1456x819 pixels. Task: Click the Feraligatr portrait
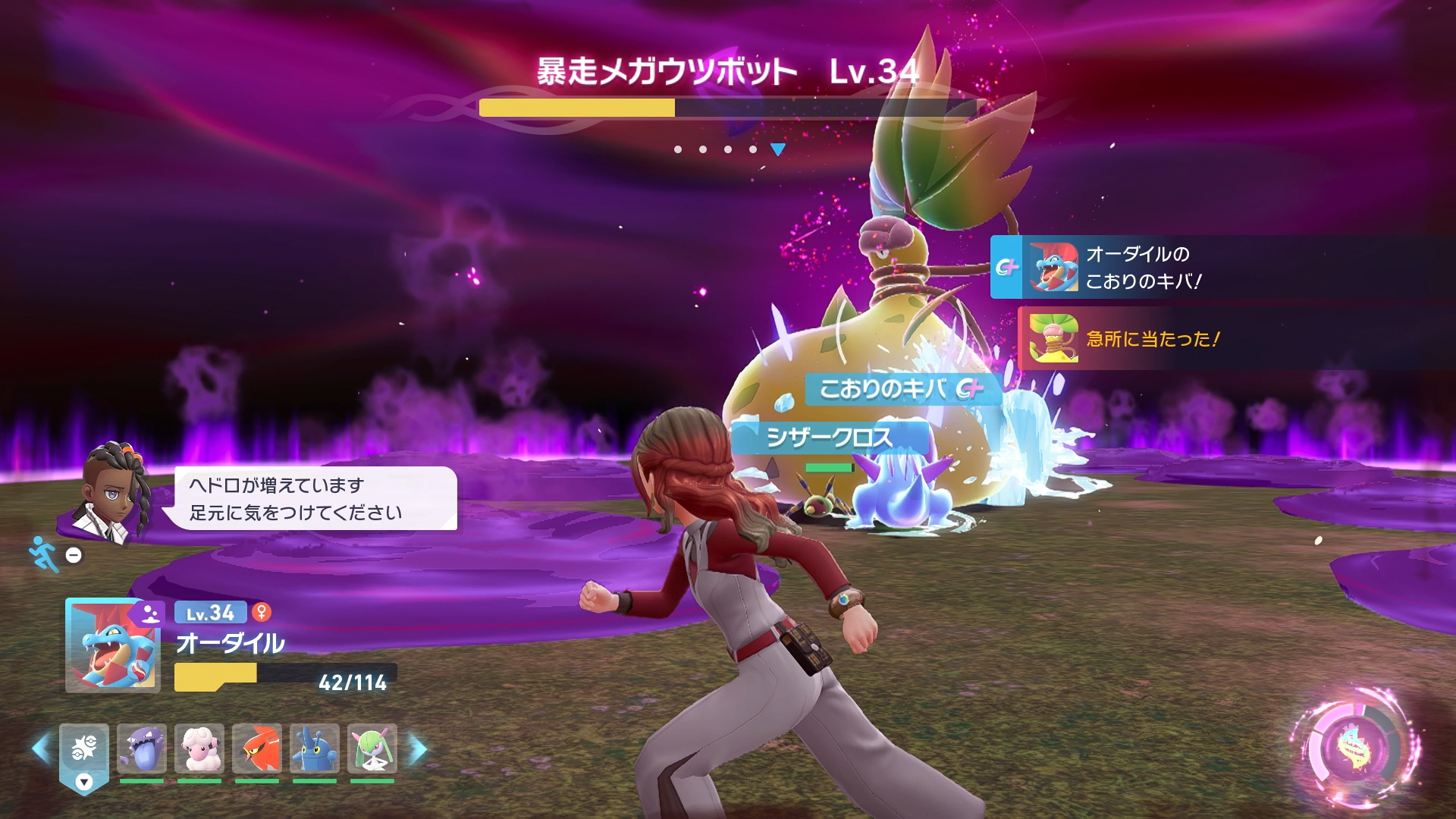(x=113, y=646)
